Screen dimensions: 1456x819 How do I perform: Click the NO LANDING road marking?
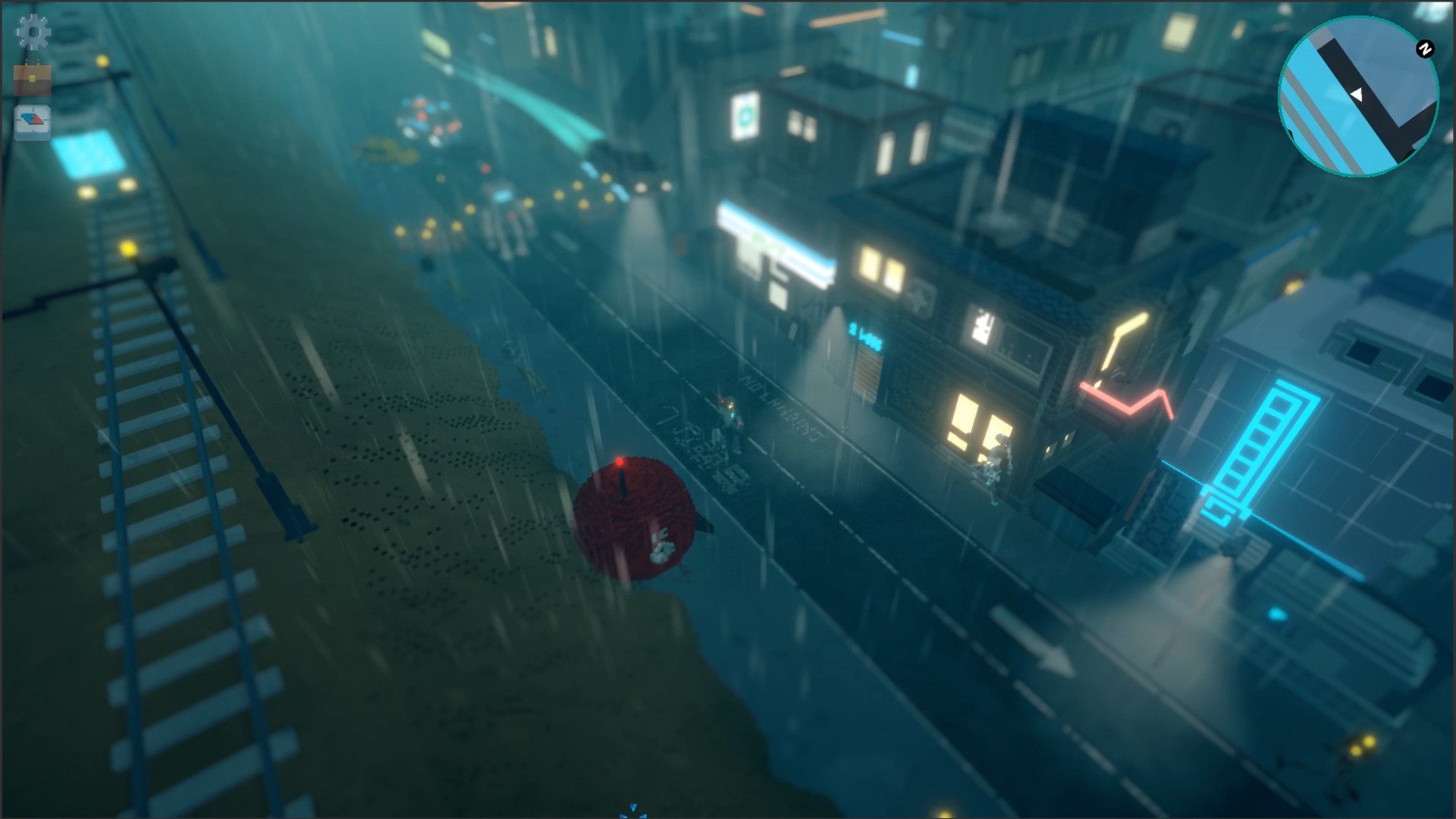[x=781, y=409]
